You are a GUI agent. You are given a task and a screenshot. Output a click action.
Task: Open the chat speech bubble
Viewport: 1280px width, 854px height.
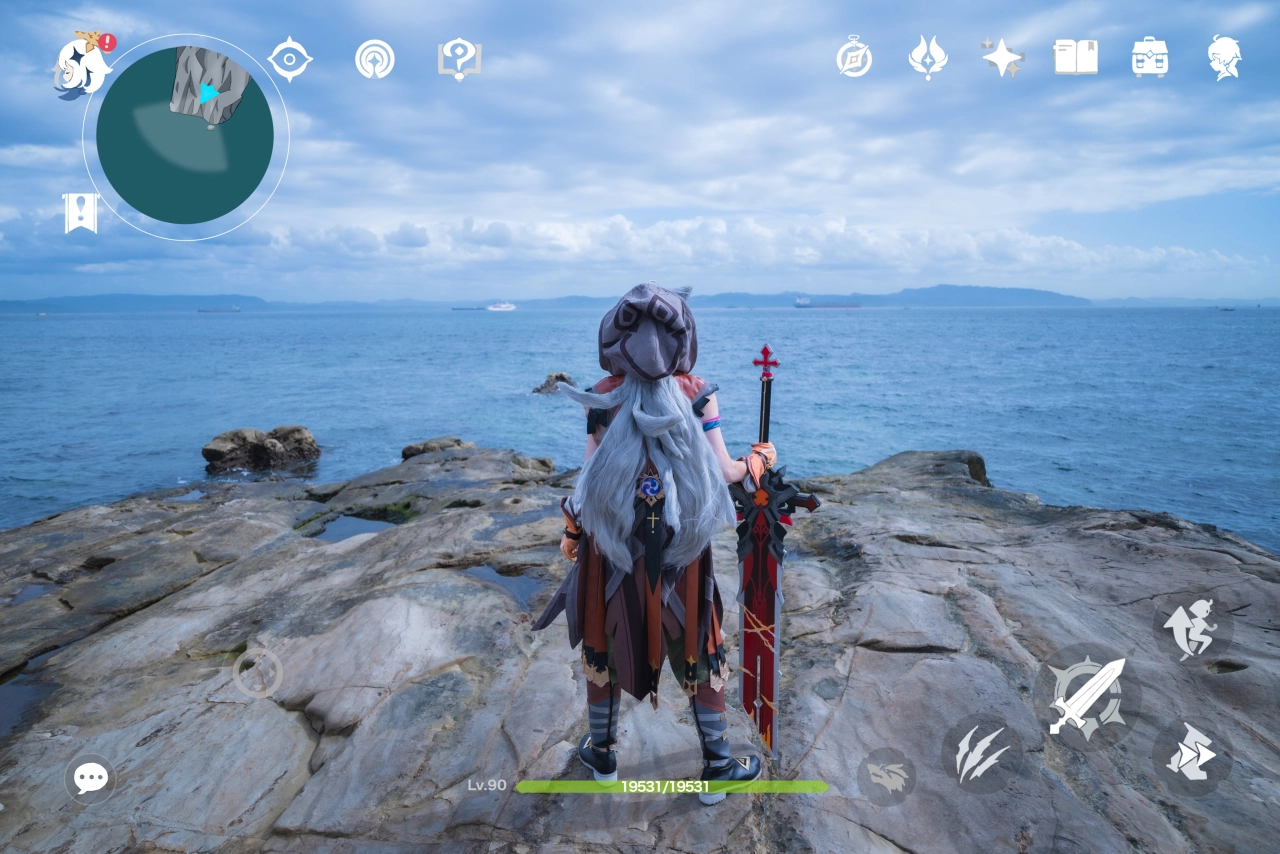click(91, 777)
